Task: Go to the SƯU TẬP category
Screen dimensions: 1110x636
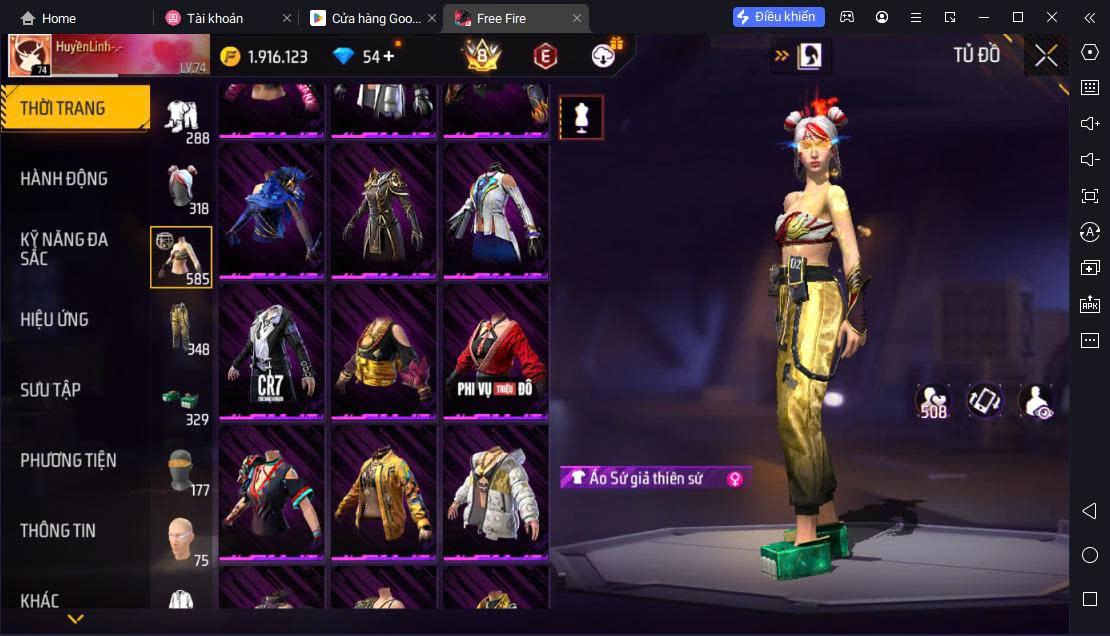Action: tap(51, 390)
